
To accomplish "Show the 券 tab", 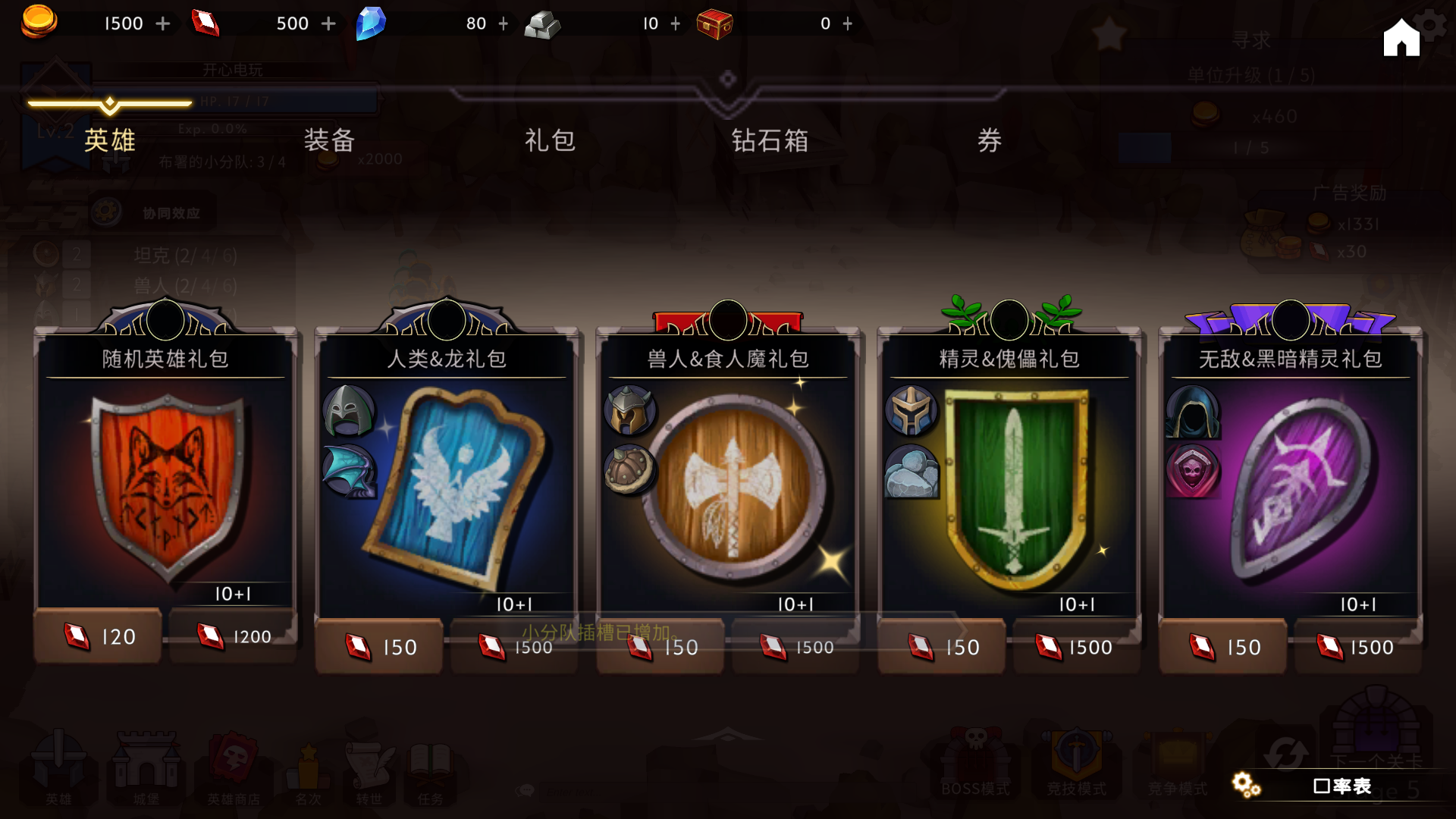I will [x=990, y=140].
